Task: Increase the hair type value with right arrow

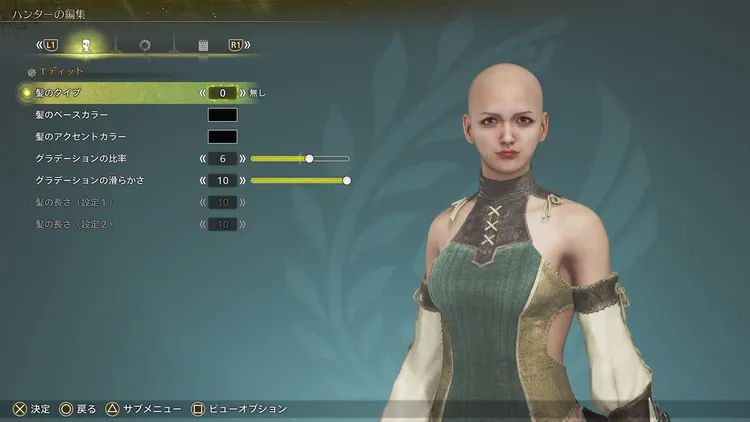Action: (x=242, y=93)
